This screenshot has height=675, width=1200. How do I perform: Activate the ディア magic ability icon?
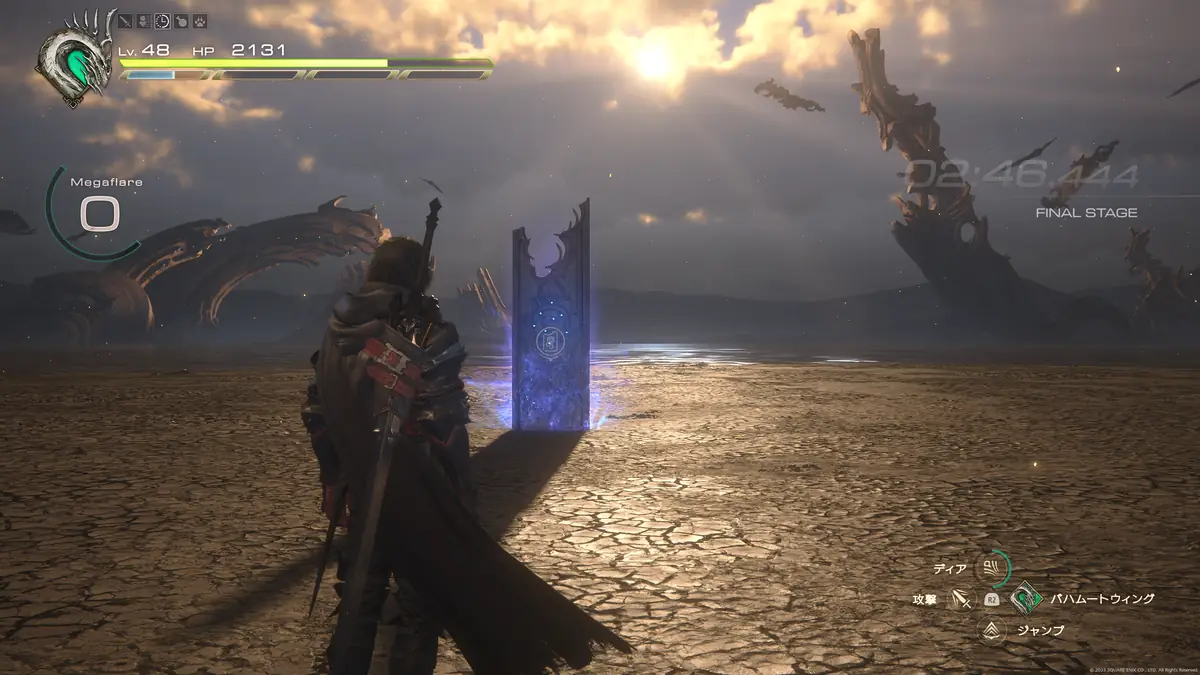[x=992, y=569]
